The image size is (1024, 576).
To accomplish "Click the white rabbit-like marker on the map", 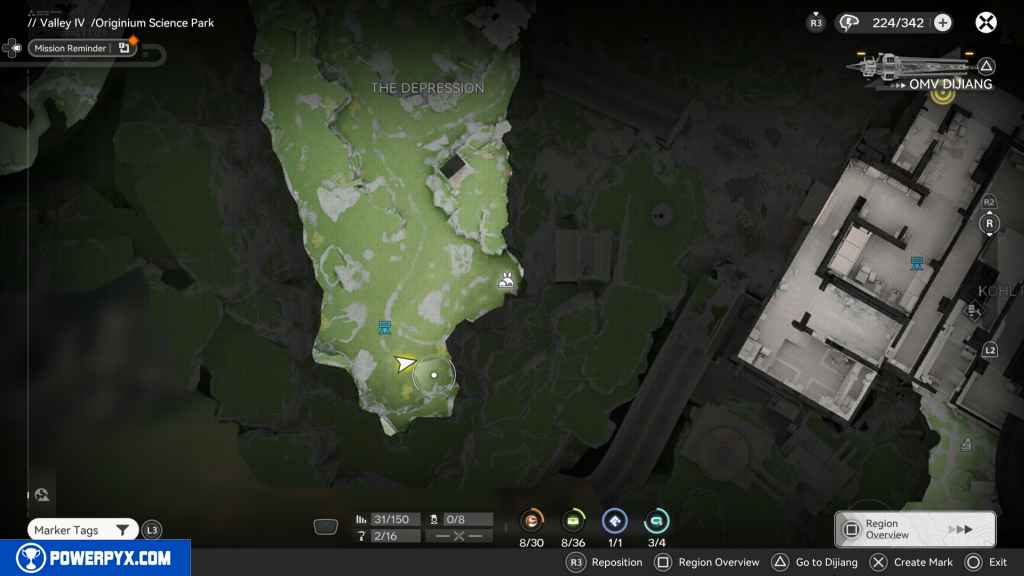I will click(507, 282).
